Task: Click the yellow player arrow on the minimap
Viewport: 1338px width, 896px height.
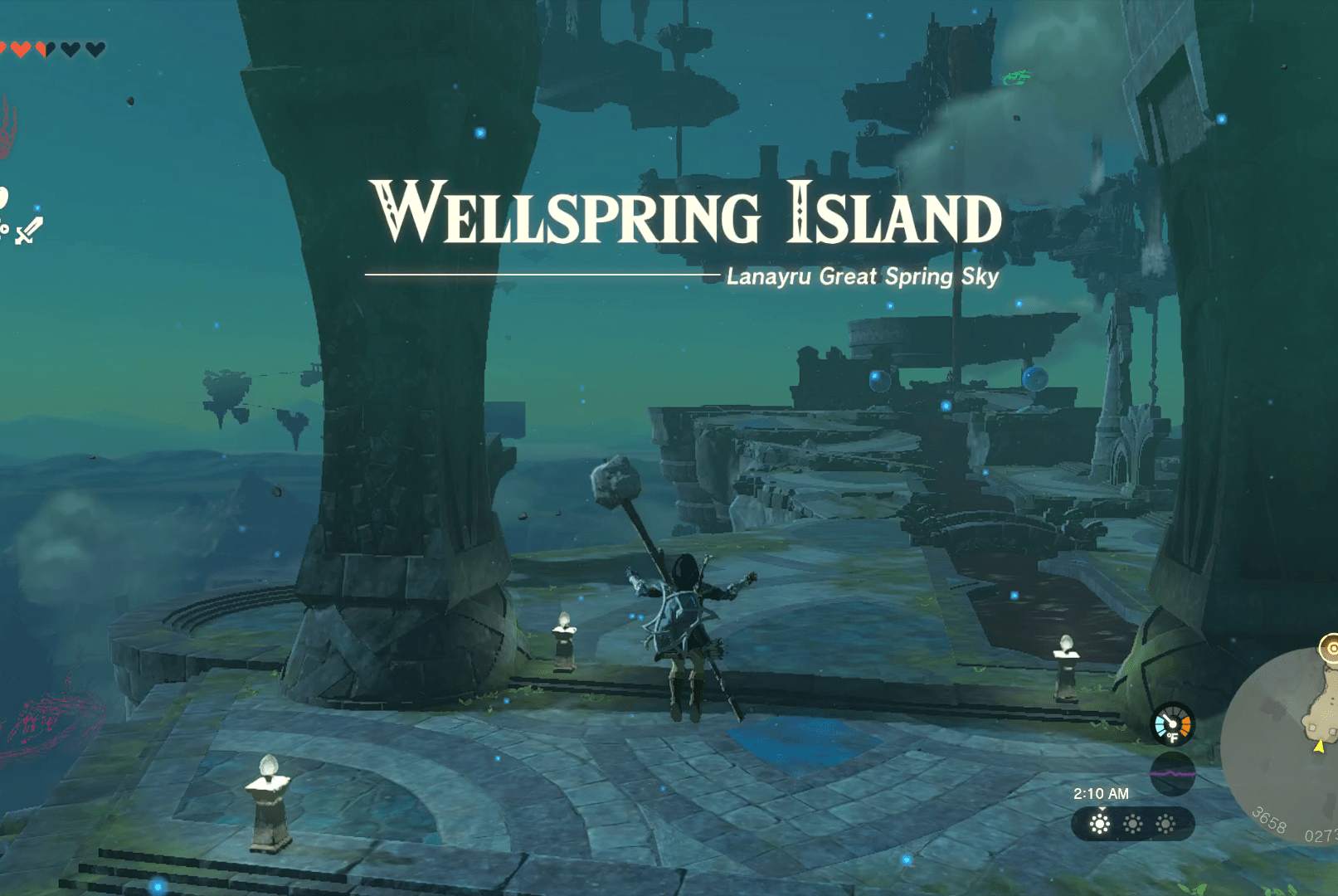Action: pos(1318,746)
